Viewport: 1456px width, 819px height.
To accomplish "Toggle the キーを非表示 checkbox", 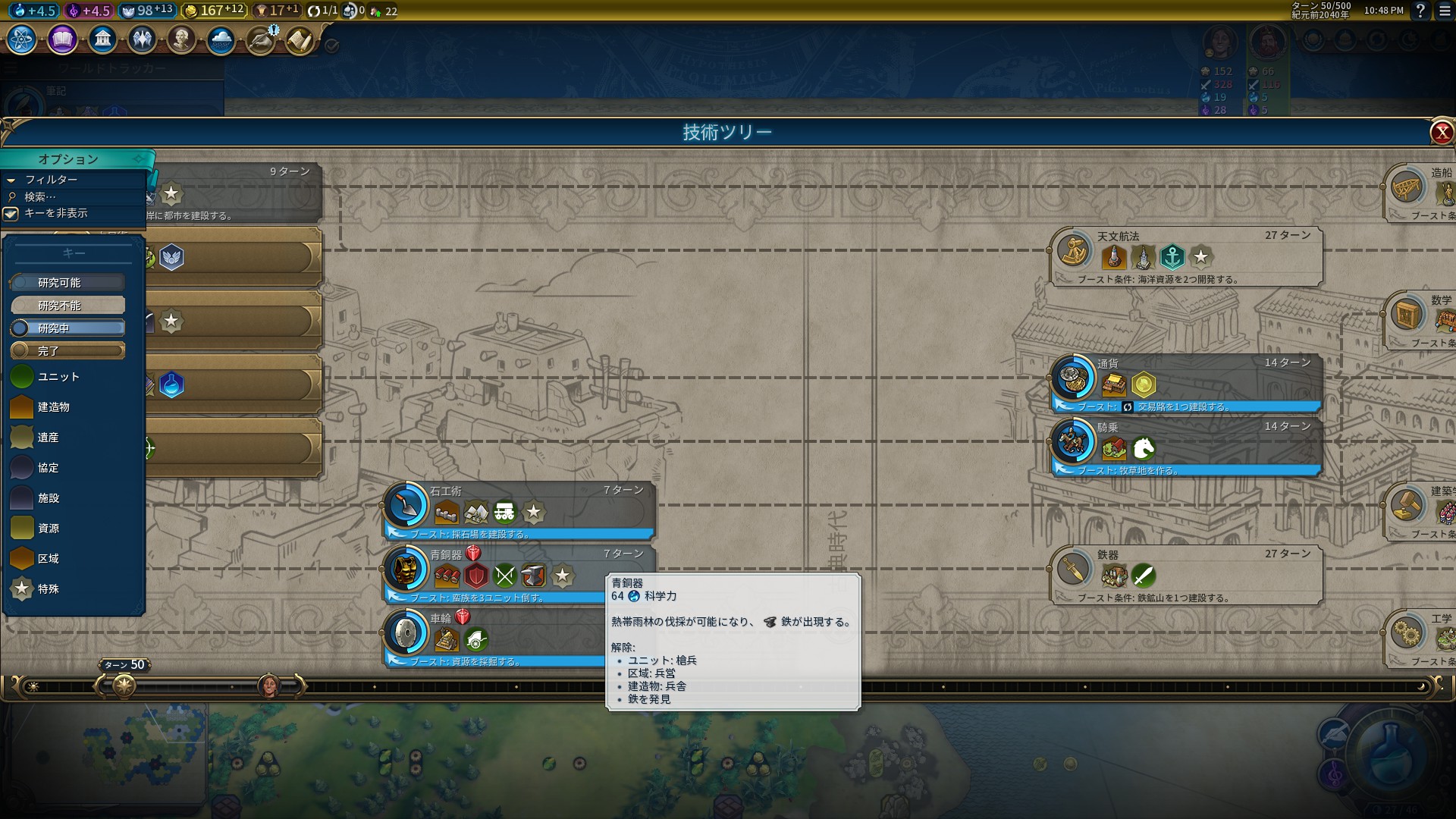I will [11, 214].
